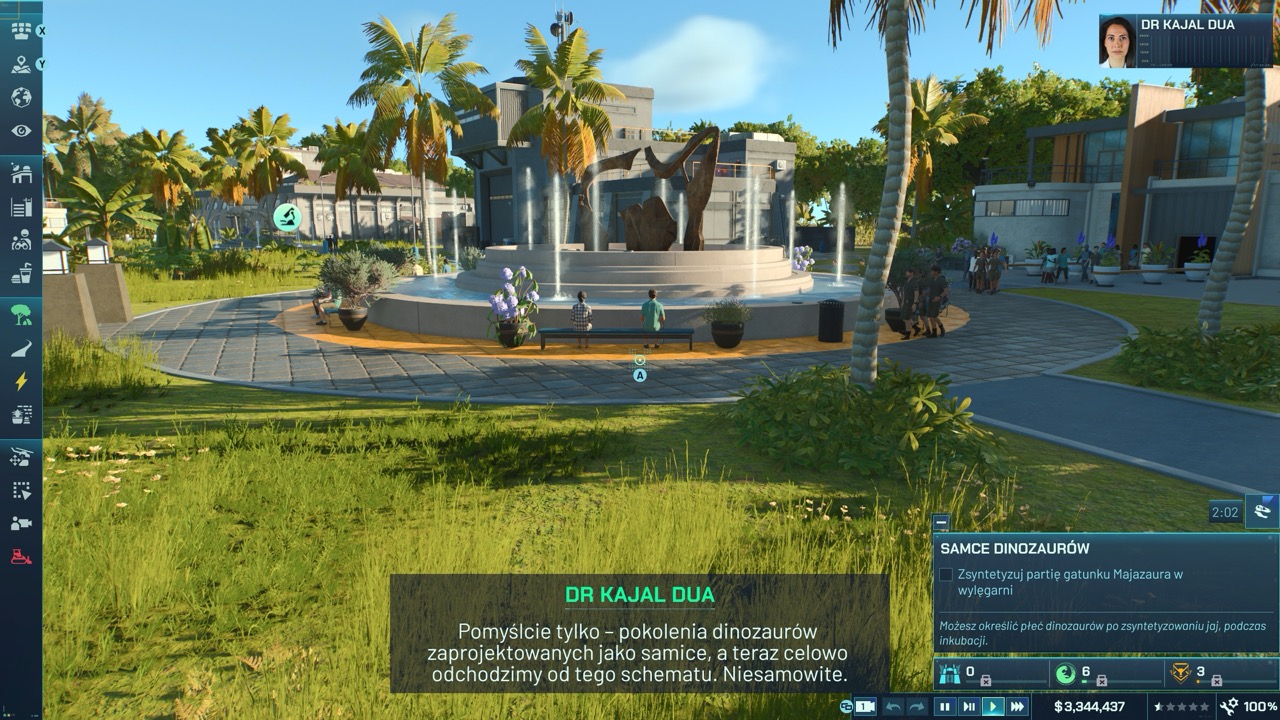Click the green microscope marker on science building
This screenshot has height=720, width=1280.
287,217
